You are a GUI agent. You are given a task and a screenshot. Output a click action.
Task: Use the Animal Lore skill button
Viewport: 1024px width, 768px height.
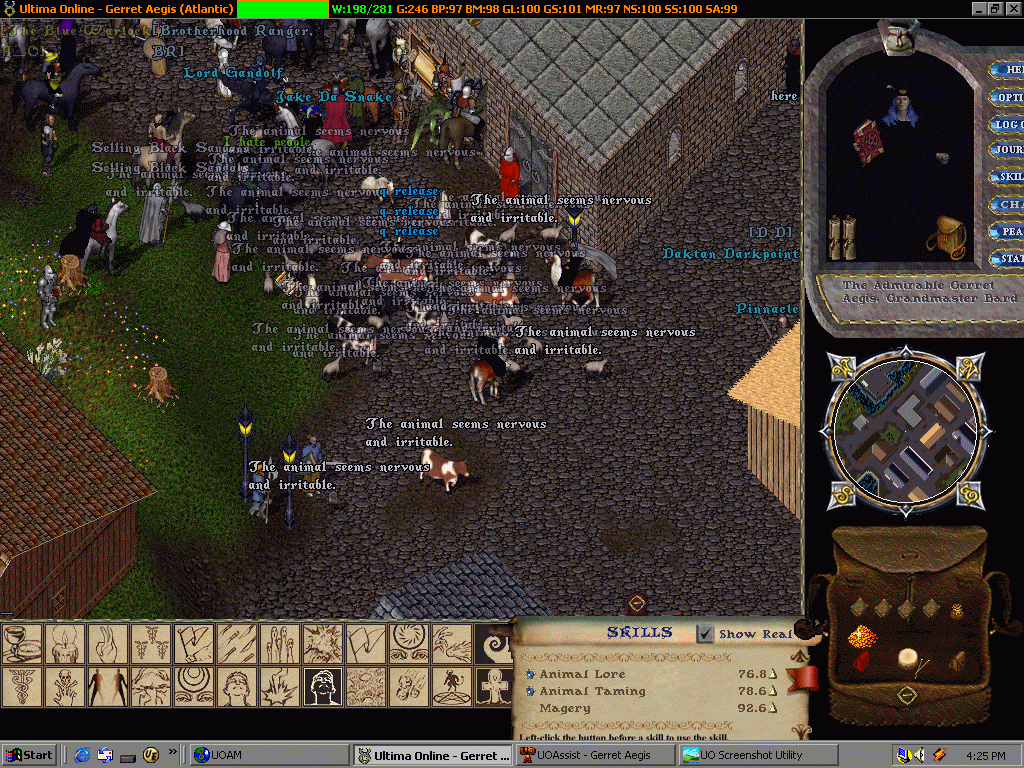tap(530, 674)
